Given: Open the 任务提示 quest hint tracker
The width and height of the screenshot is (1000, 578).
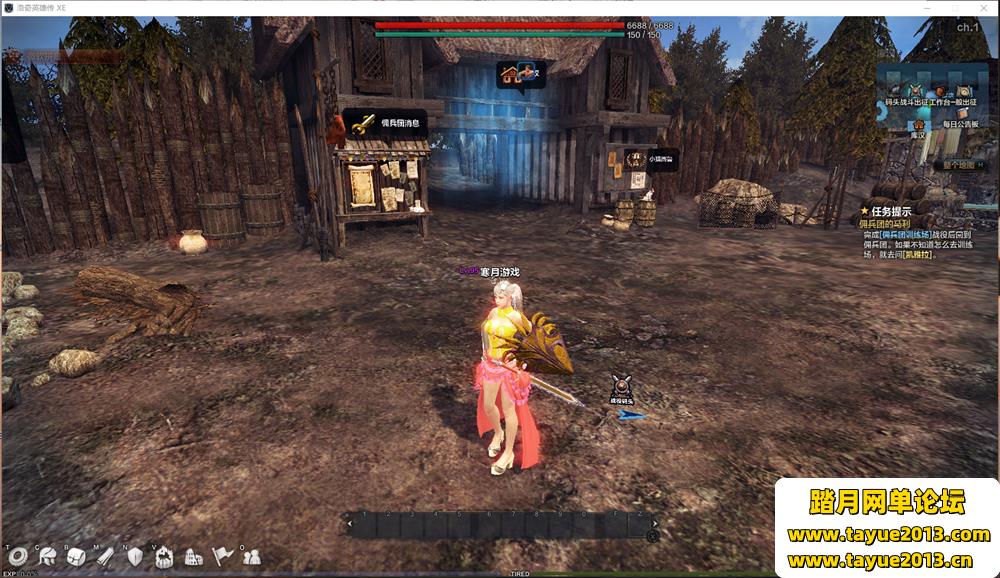Looking at the screenshot, I should (890, 211).
